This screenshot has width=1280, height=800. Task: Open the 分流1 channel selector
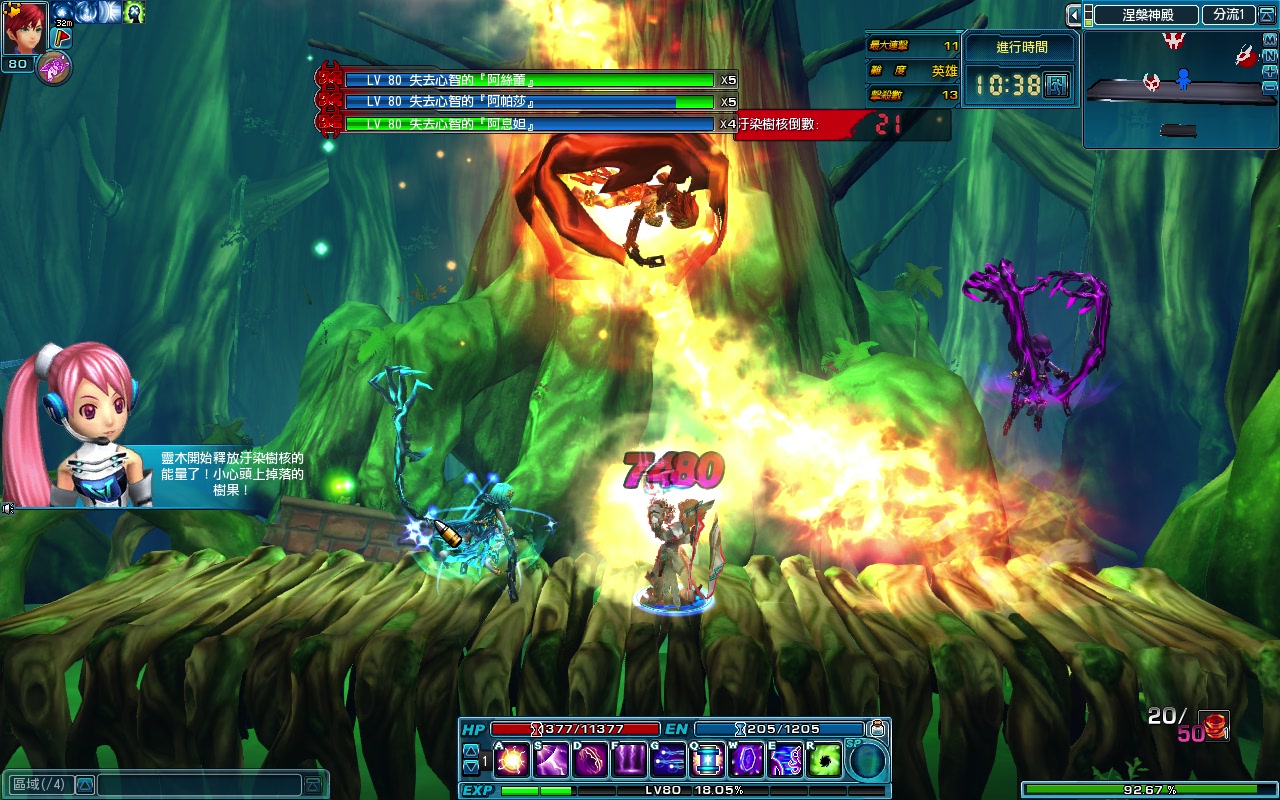click(x=1228, y=15)
